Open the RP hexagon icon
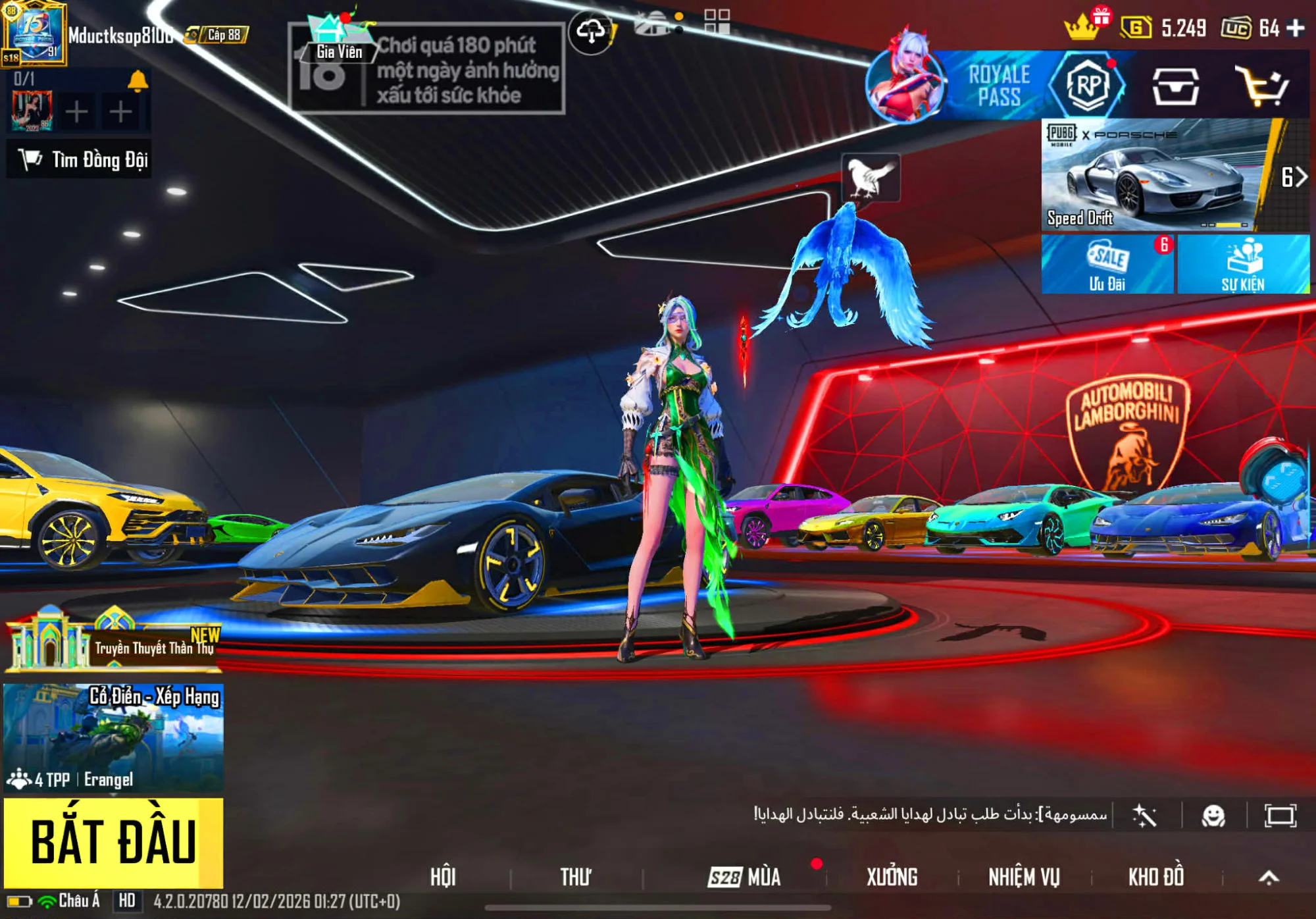The height and width of the screenshot is (919, 1316). 1088,86
